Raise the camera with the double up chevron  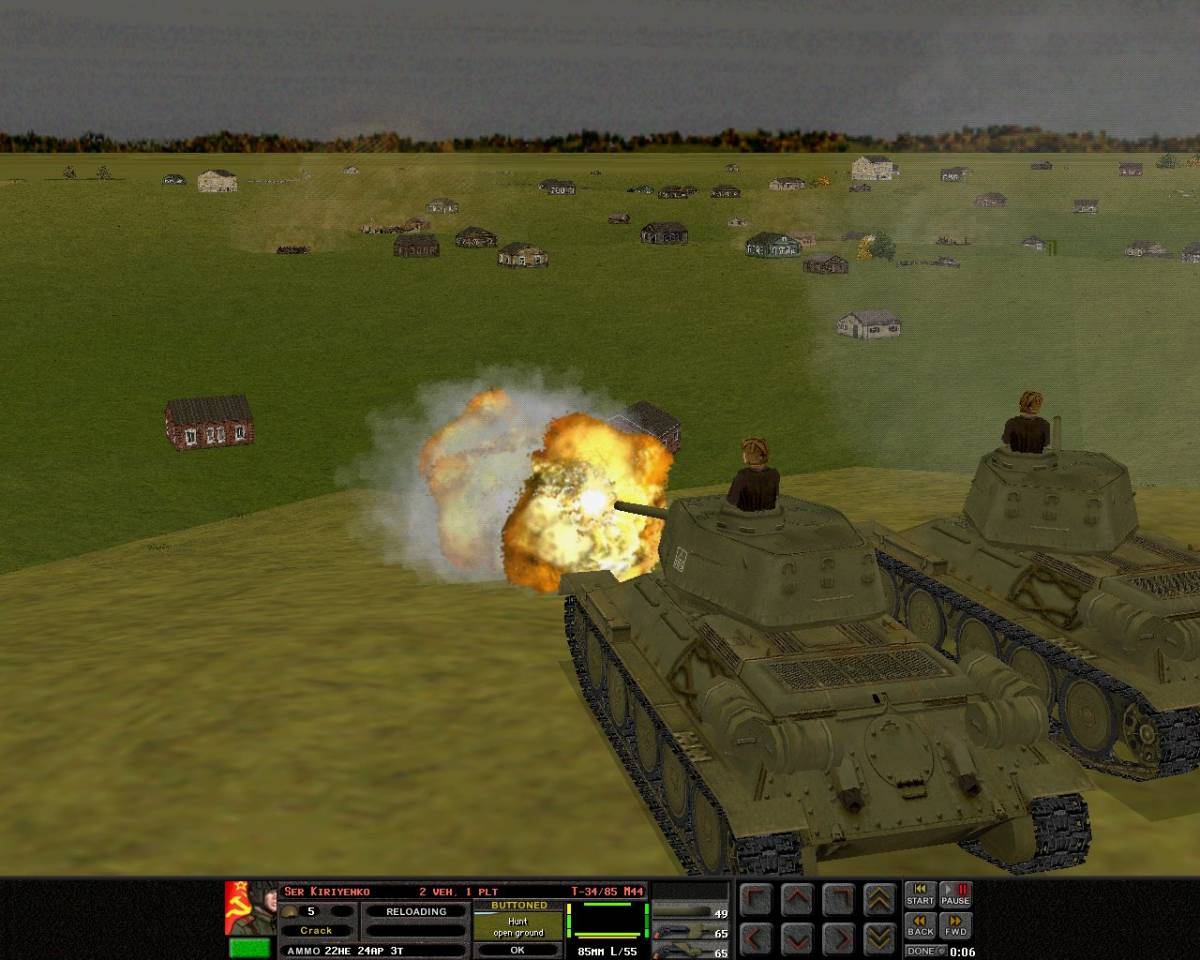pos(880,900)
